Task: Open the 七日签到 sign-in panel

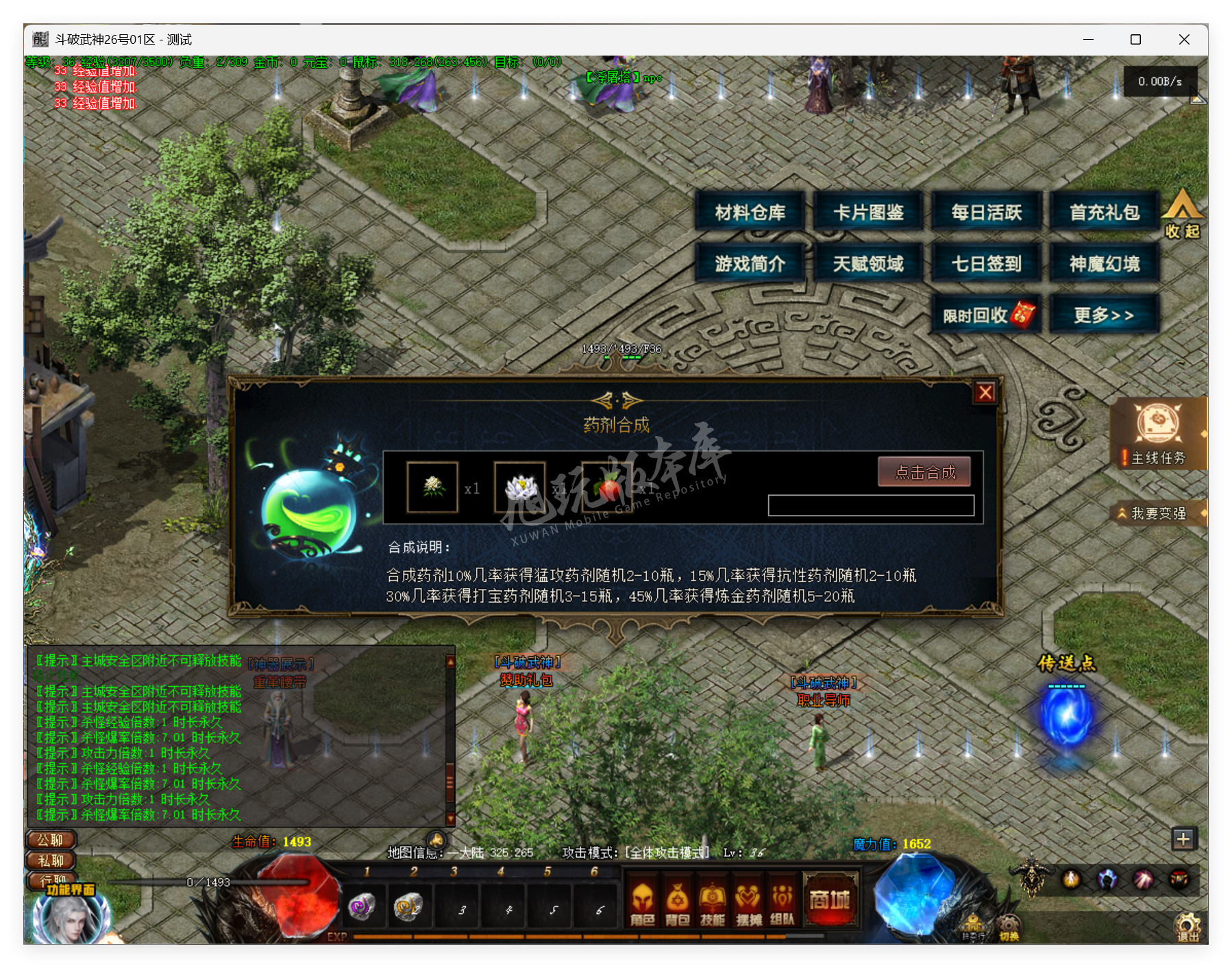Action: [x=985, y=263]
